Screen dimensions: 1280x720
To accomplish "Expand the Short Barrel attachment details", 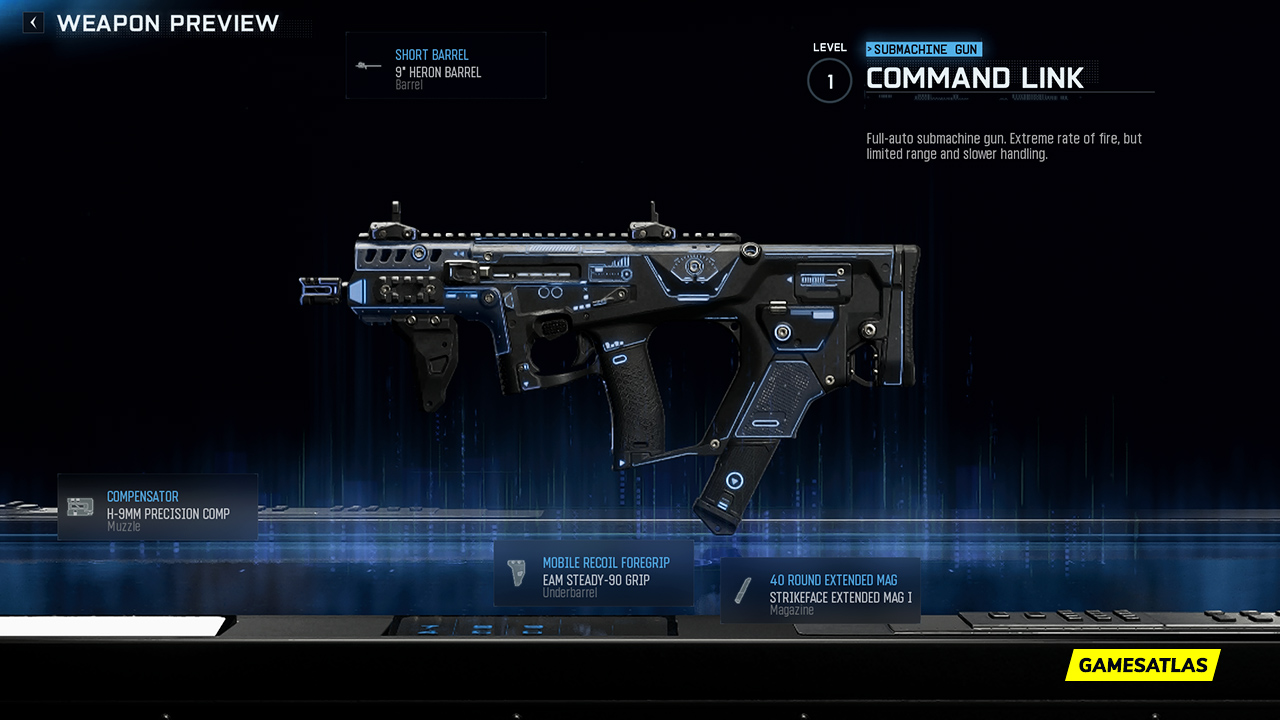I will pos(446,65).
